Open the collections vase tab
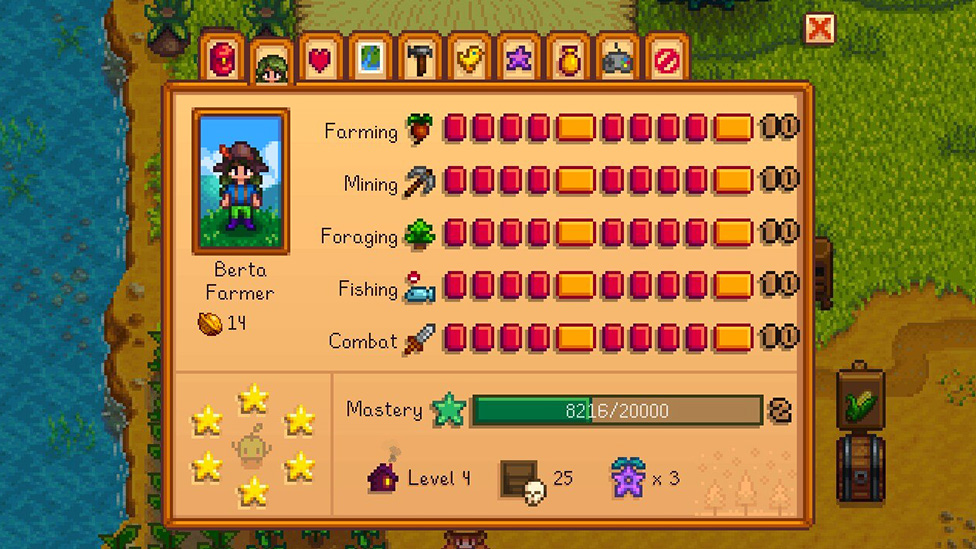Viewport: 976px width, 549px height. click(x=567, y=60)
